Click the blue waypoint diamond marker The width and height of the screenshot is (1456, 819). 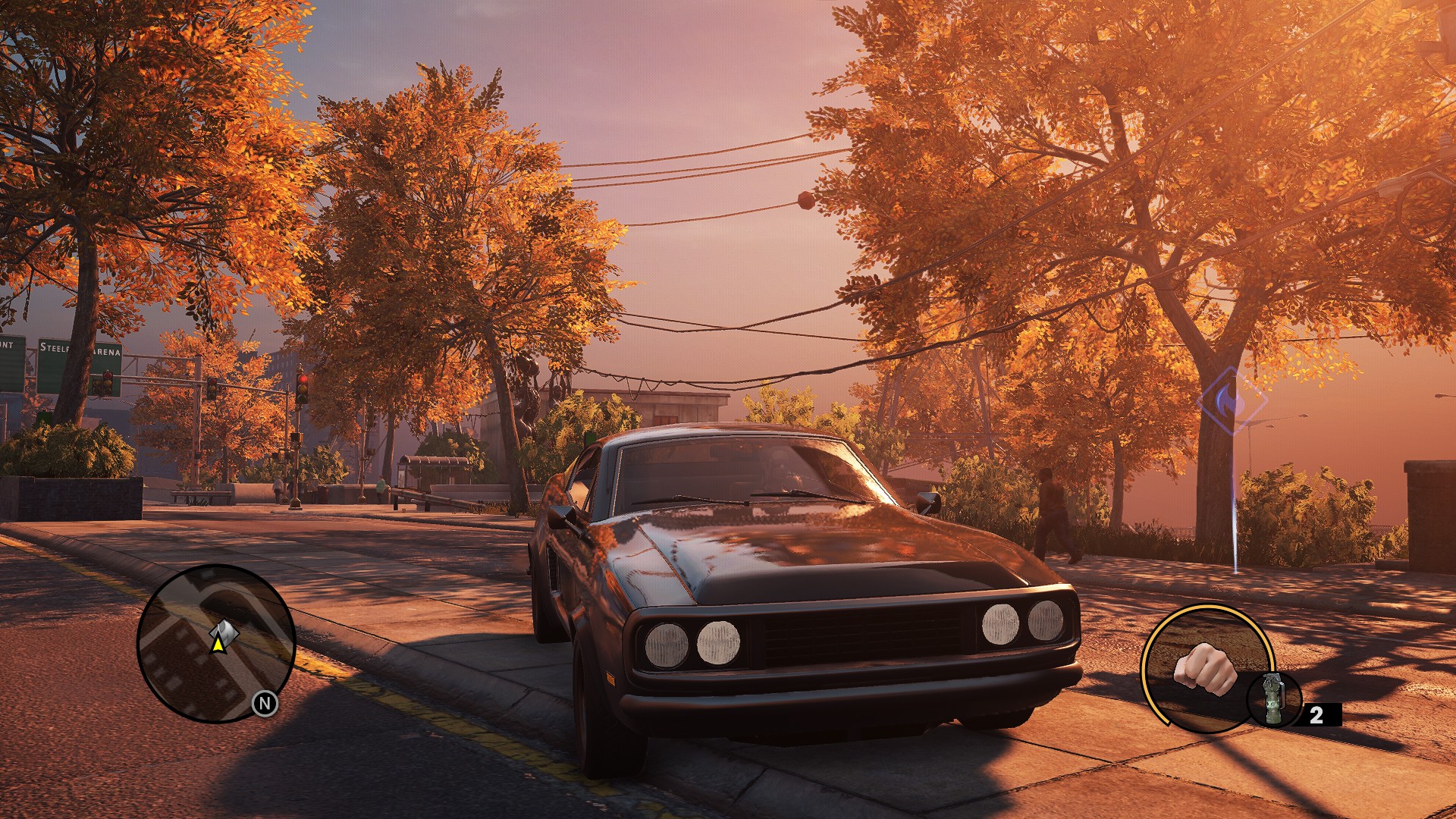pos(1232,400)
